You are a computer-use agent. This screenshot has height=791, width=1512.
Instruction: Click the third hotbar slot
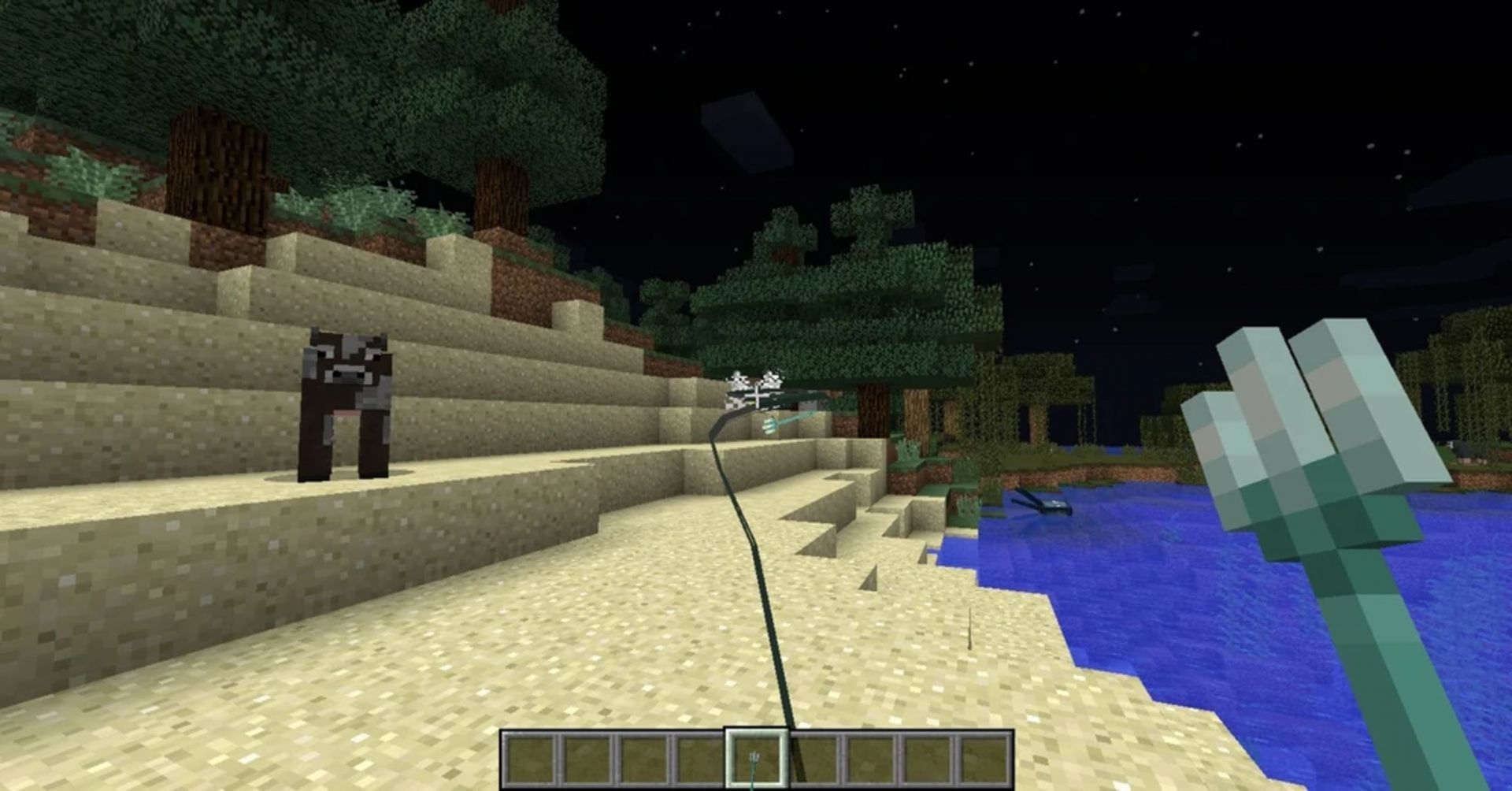tap(642, 758)
